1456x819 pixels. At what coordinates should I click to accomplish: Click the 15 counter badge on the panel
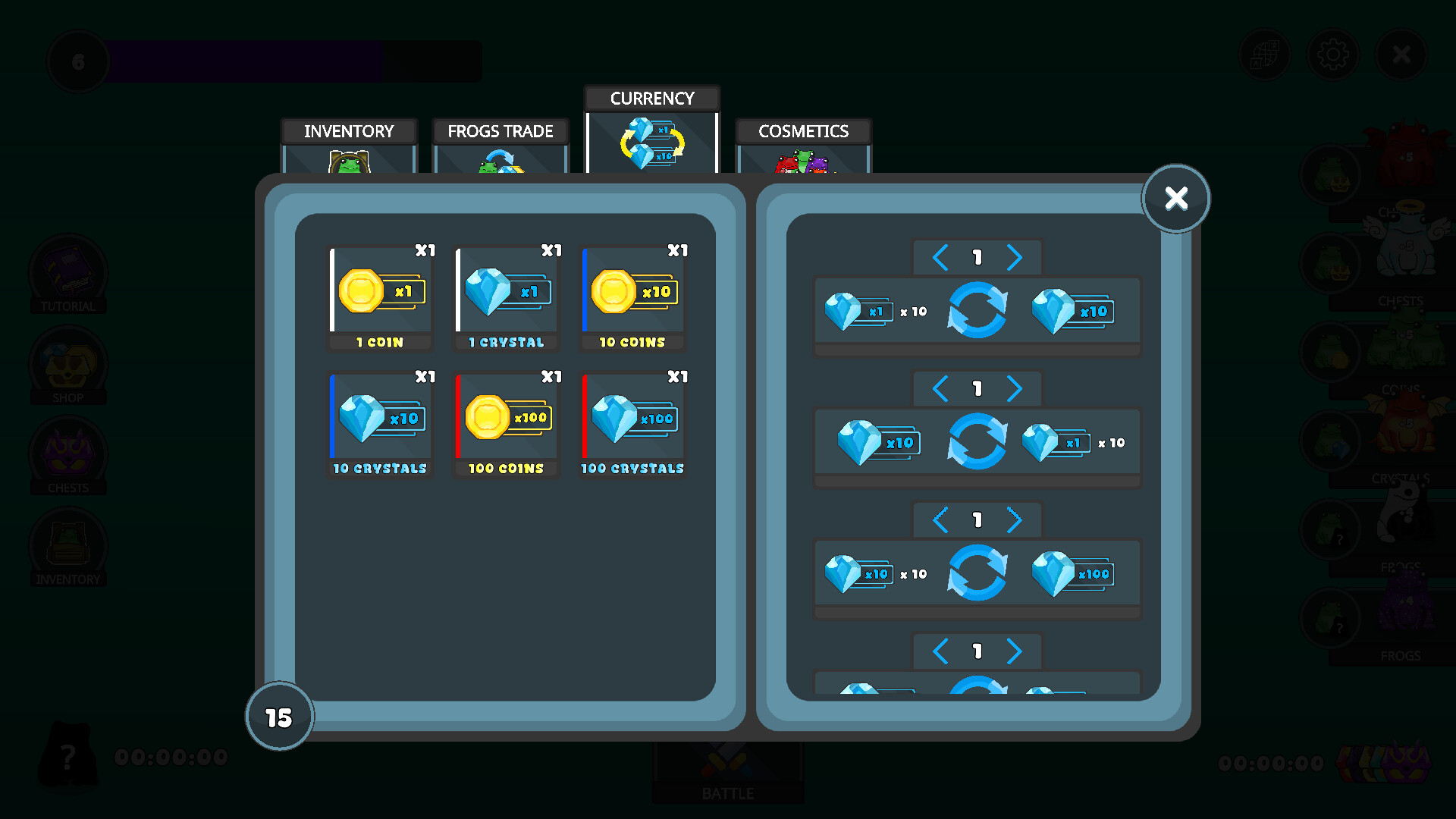coord(280,716)
